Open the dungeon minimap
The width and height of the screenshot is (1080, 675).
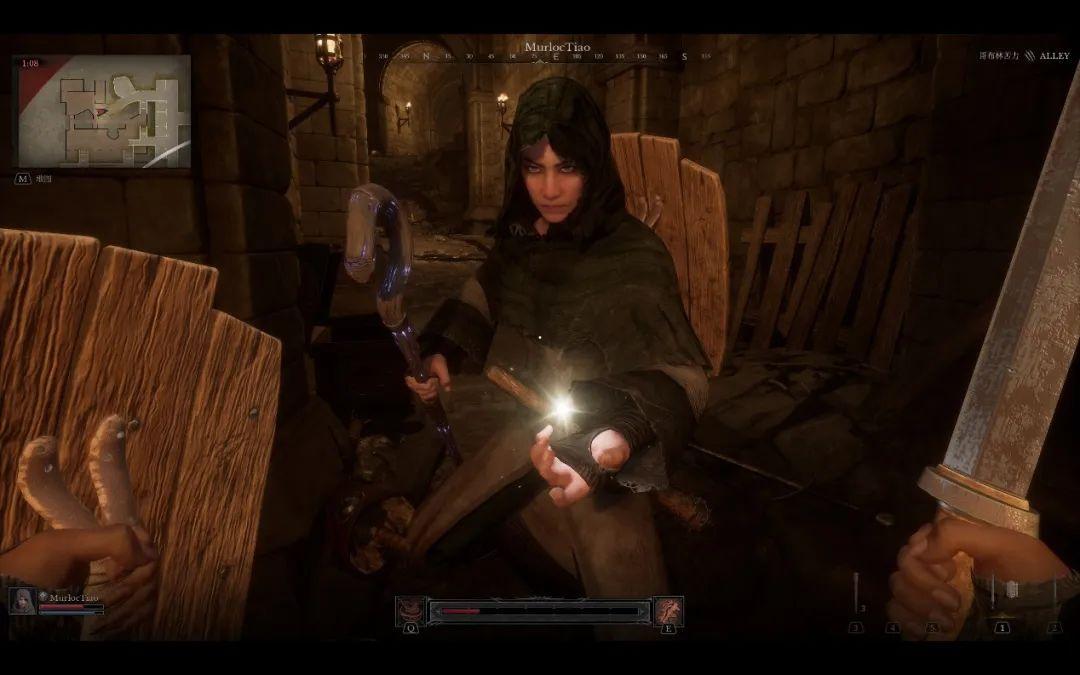[x=103, y=111]
